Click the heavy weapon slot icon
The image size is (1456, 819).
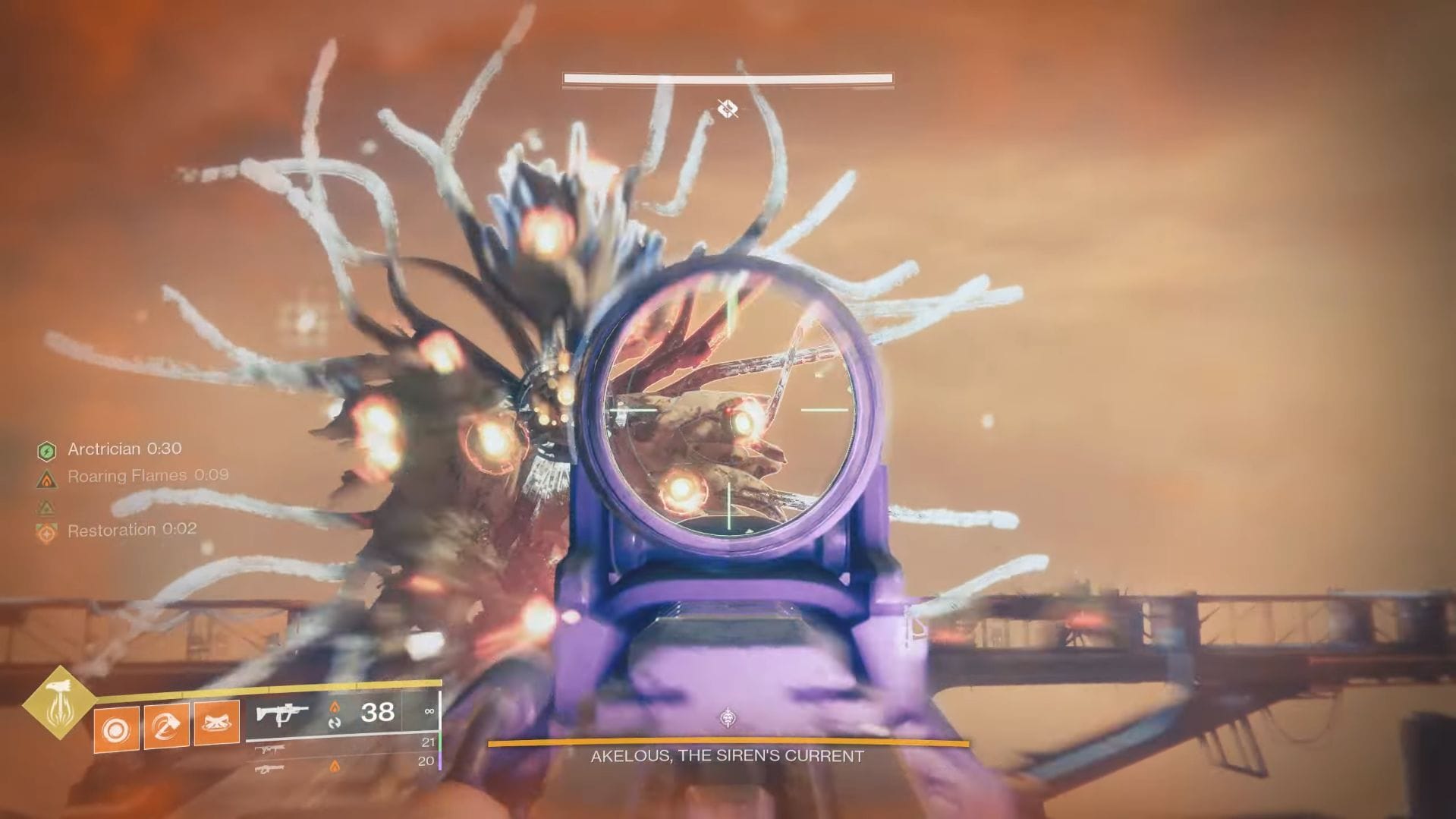coord(270,770)
